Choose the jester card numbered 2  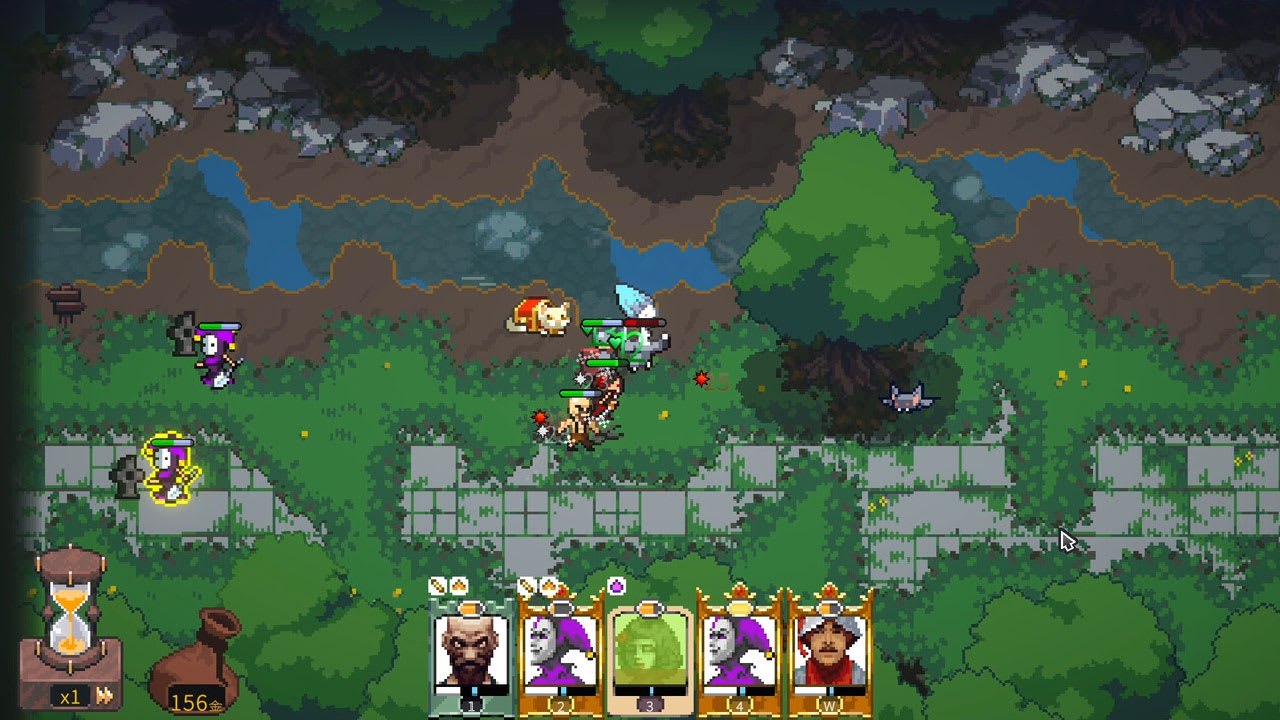point(560,652)
